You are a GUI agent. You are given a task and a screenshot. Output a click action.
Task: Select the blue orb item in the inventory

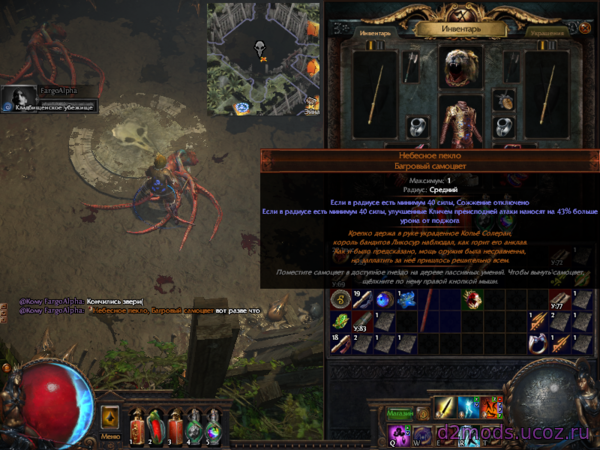[384, 299]
